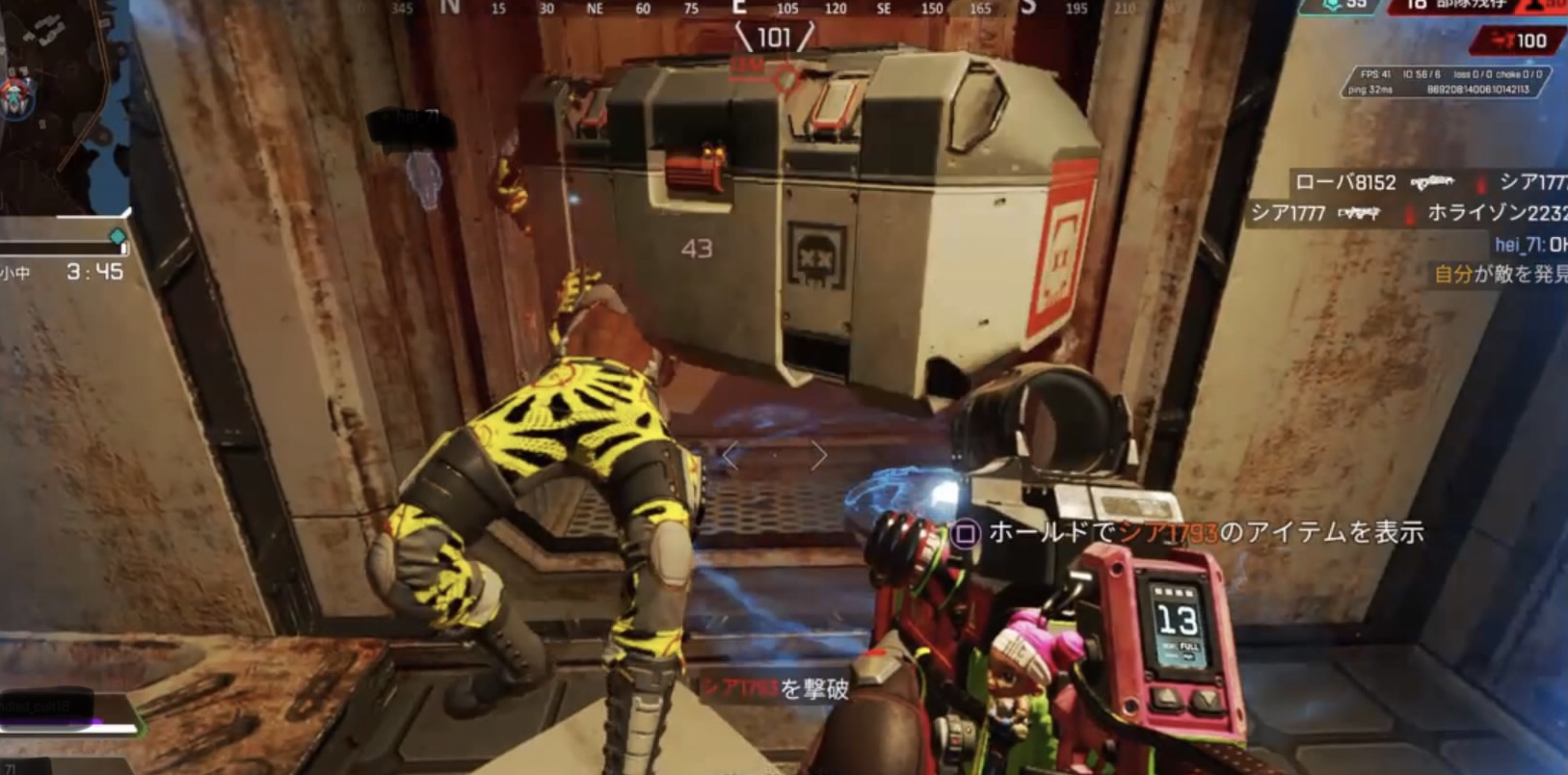Viewport: 1568px width, 775px height.
Task: Open the minimap in the corner
Action: click(x=60, y=106)
